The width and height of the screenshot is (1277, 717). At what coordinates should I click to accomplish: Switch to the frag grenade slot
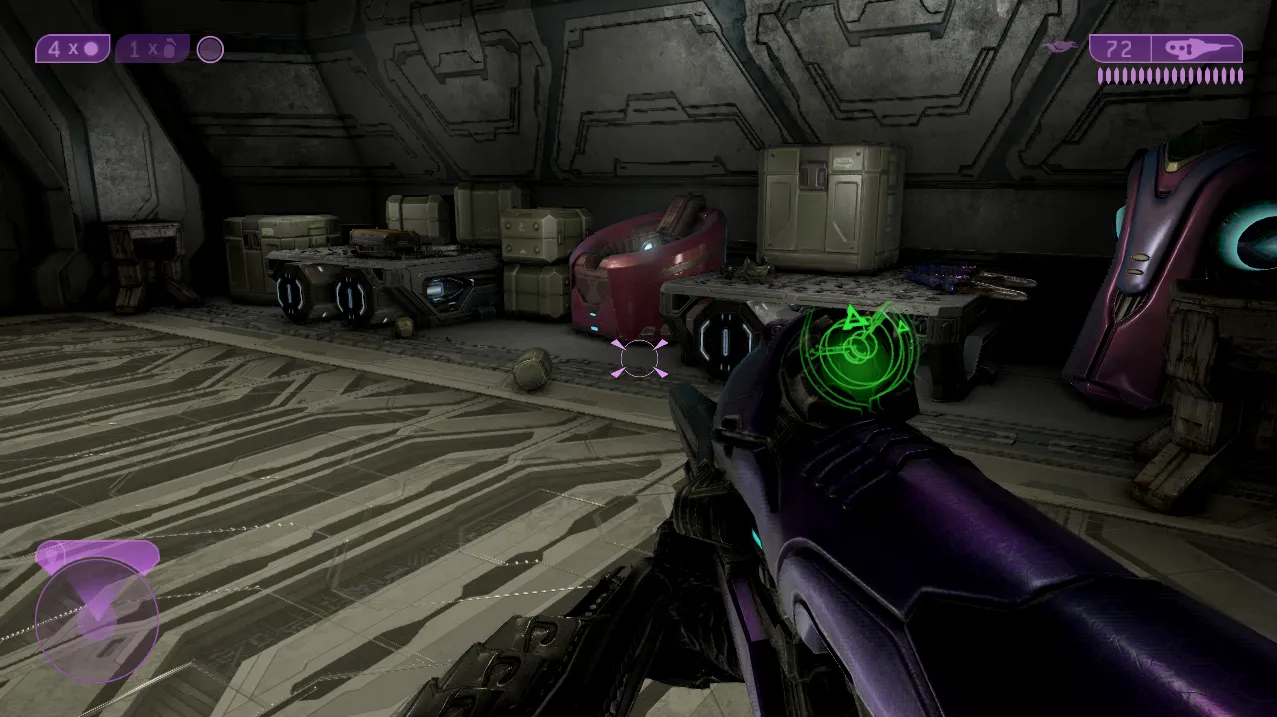(152, 49)
